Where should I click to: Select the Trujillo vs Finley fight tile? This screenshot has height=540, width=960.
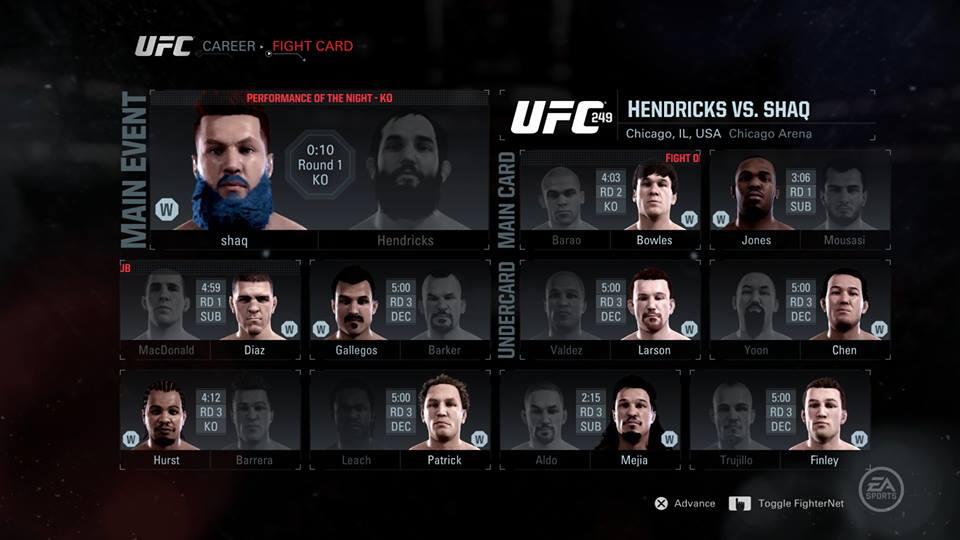[780, 420]
